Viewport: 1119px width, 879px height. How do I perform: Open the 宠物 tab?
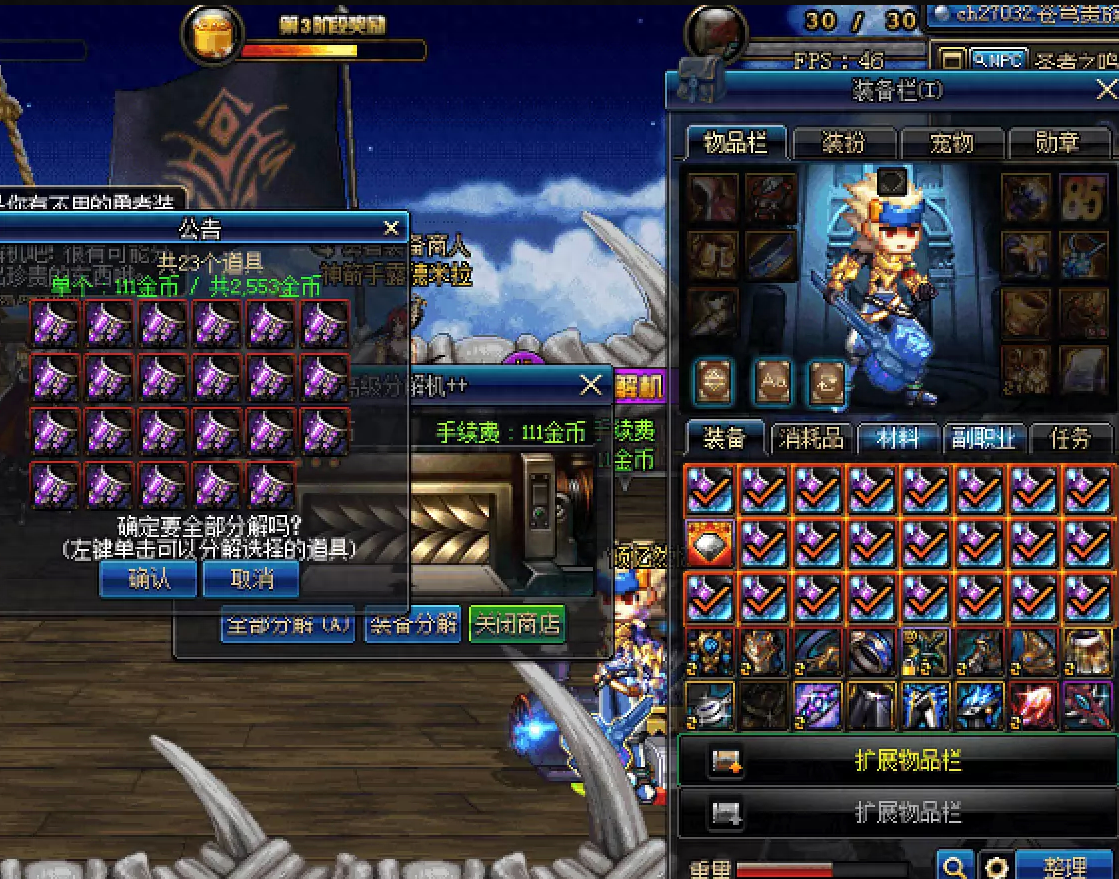(x=951, y=143)
